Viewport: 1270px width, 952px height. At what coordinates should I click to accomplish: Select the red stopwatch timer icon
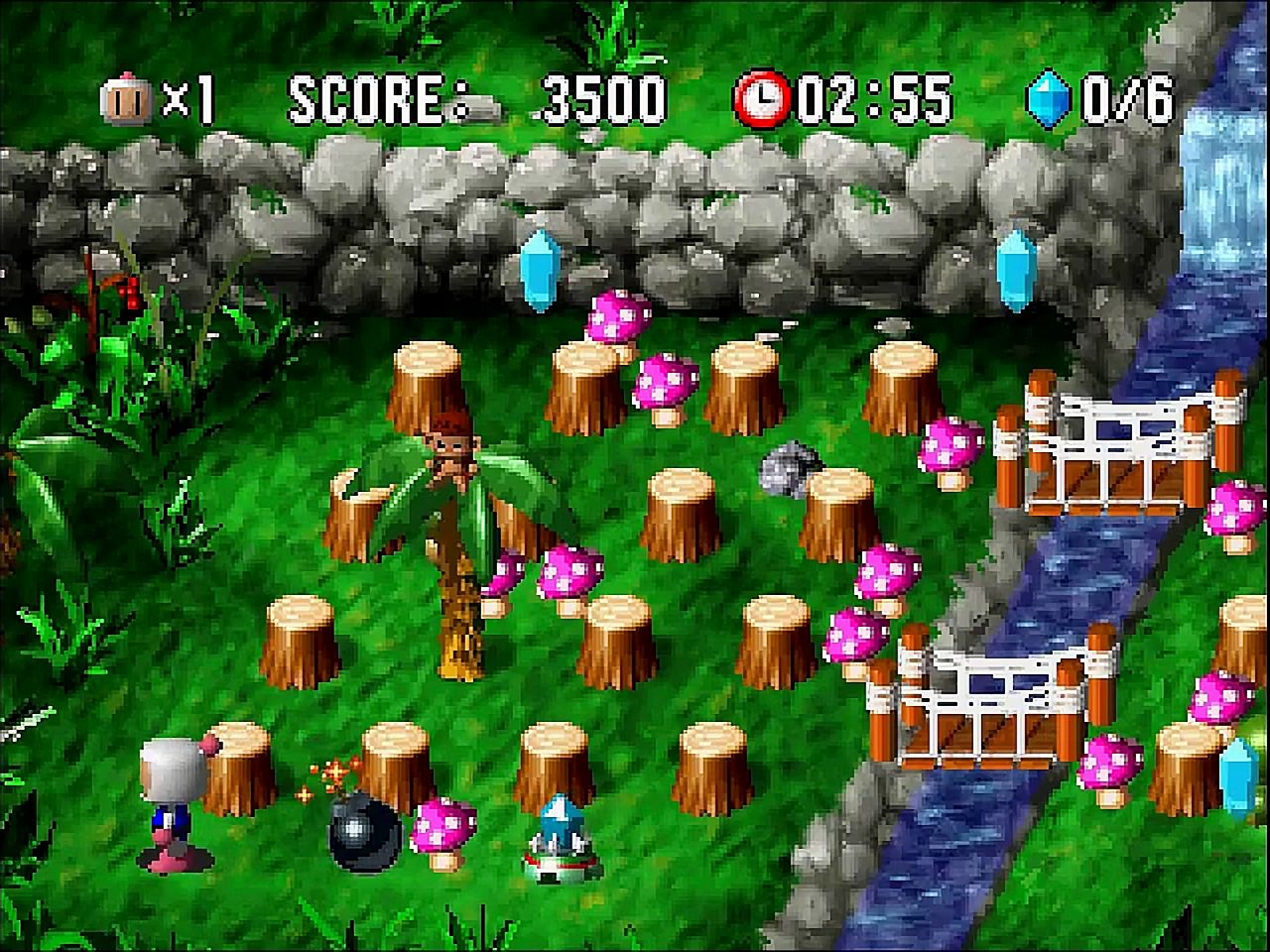click(x=762, y=96)
